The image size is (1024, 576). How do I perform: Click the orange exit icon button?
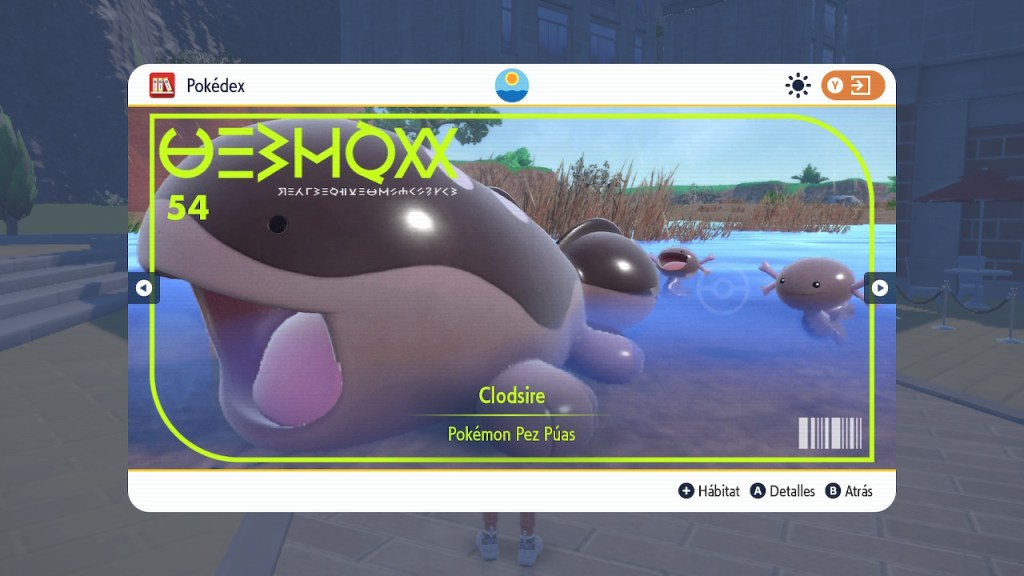(853, 85)
